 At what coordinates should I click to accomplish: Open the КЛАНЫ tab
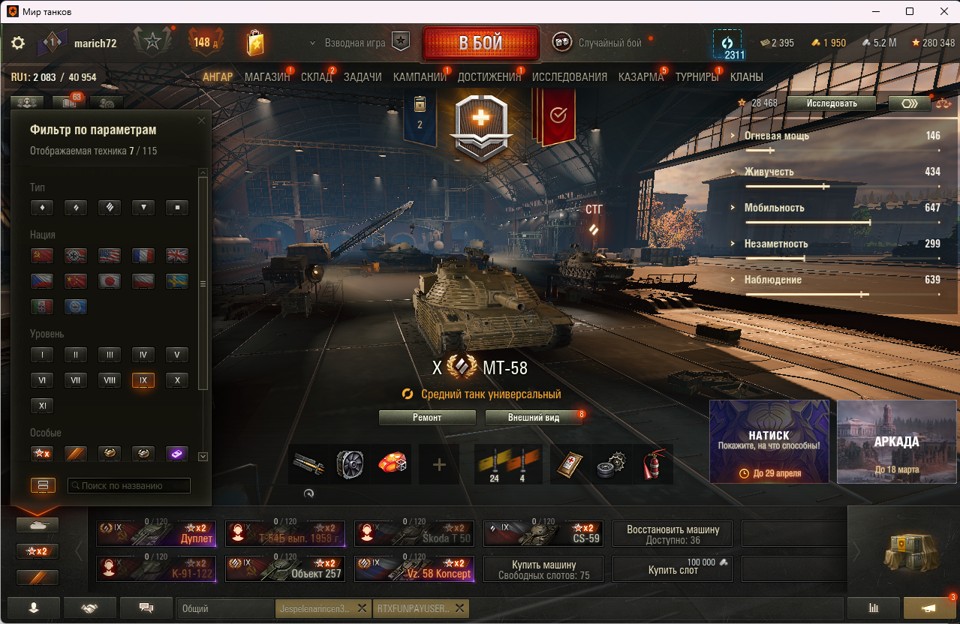pos(746,77)
